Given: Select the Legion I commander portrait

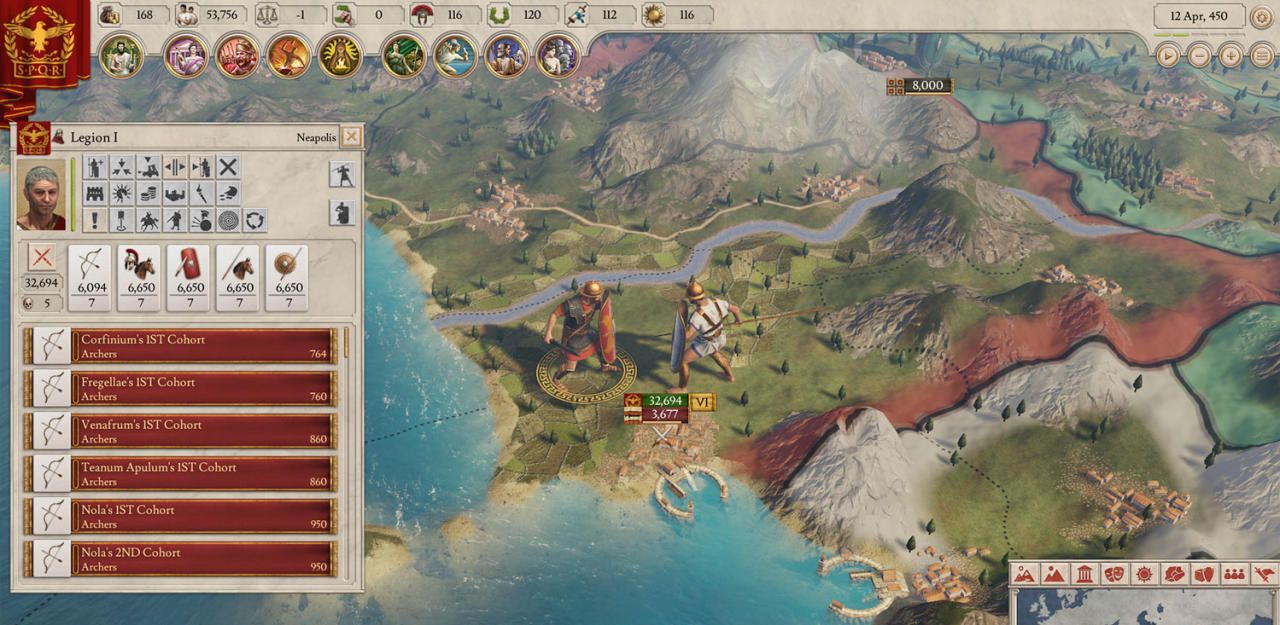Looking at the screenshot, I should tap(41, 194).
